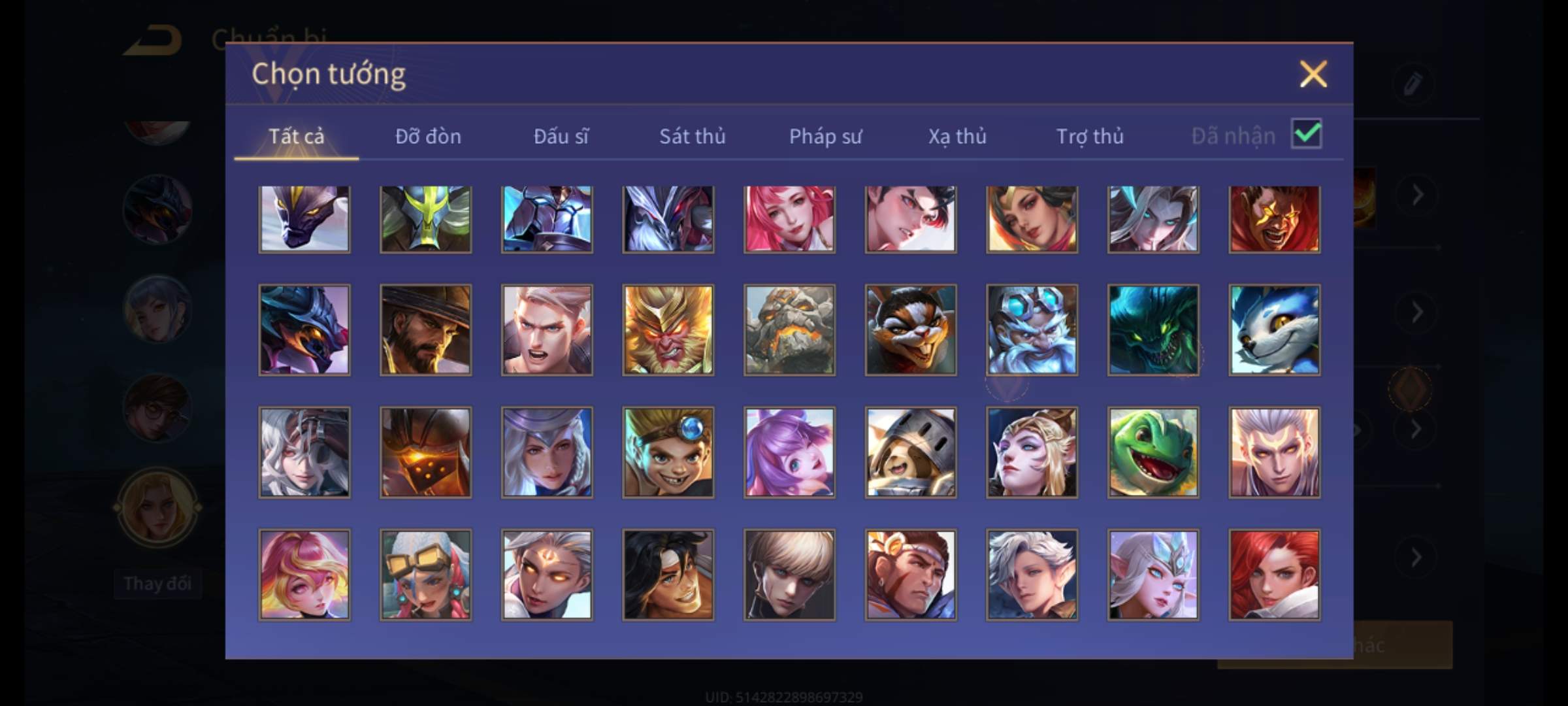The image size is (1568, 706).
Task: Choose the red-haired woman hero portrait
Action: point(1274,575)
